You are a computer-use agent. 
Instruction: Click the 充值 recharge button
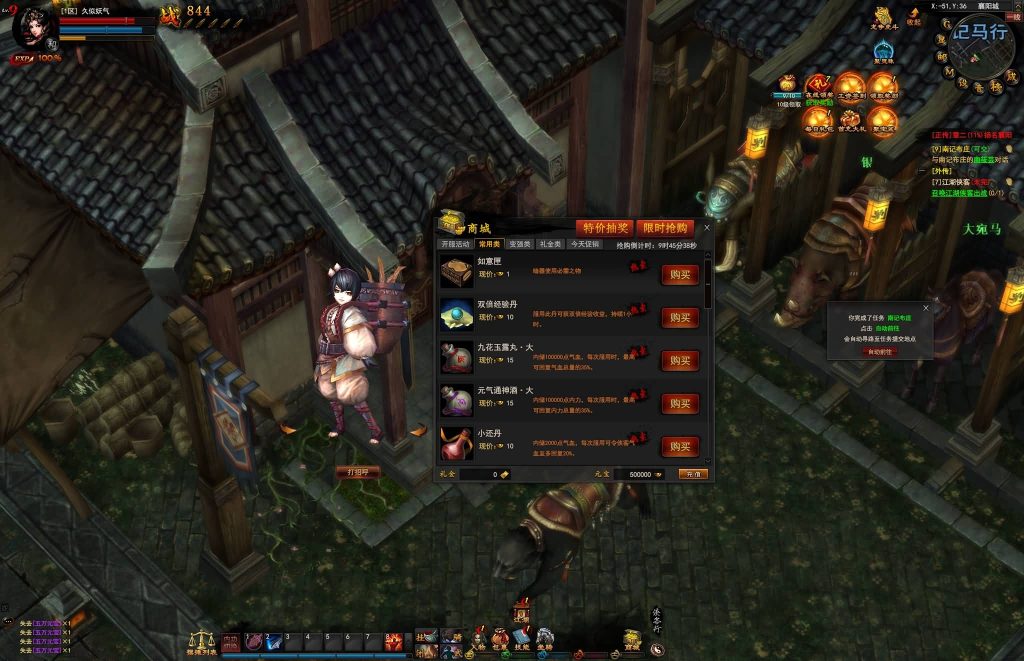click(x=692, y=474)
